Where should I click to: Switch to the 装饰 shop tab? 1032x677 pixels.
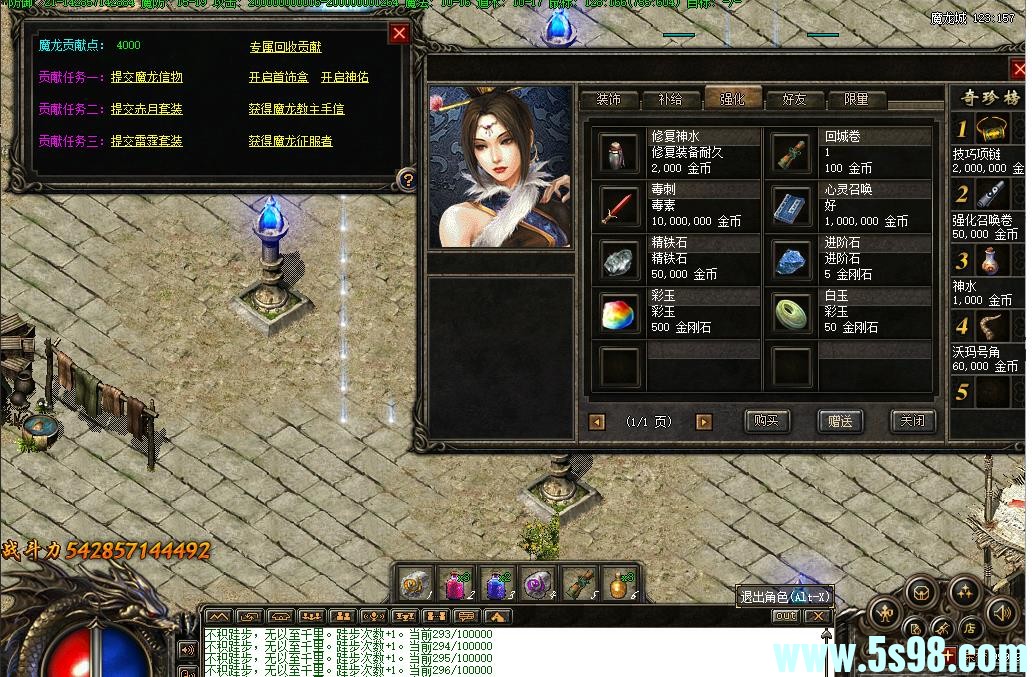pyautogui.click(x=608, y=99)
